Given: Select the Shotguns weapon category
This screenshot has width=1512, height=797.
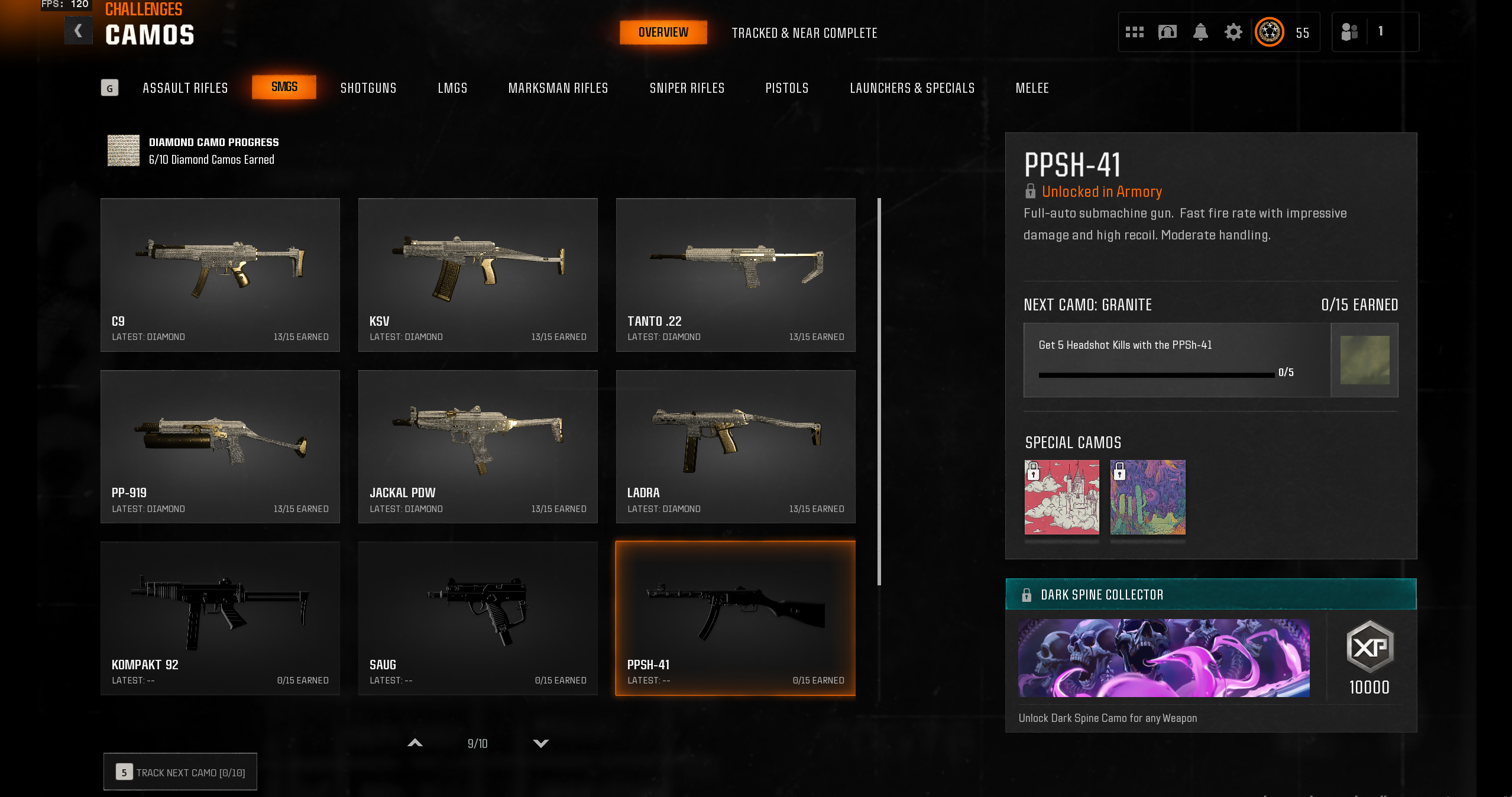Looking at the screenshot, I should pos(368,88).
